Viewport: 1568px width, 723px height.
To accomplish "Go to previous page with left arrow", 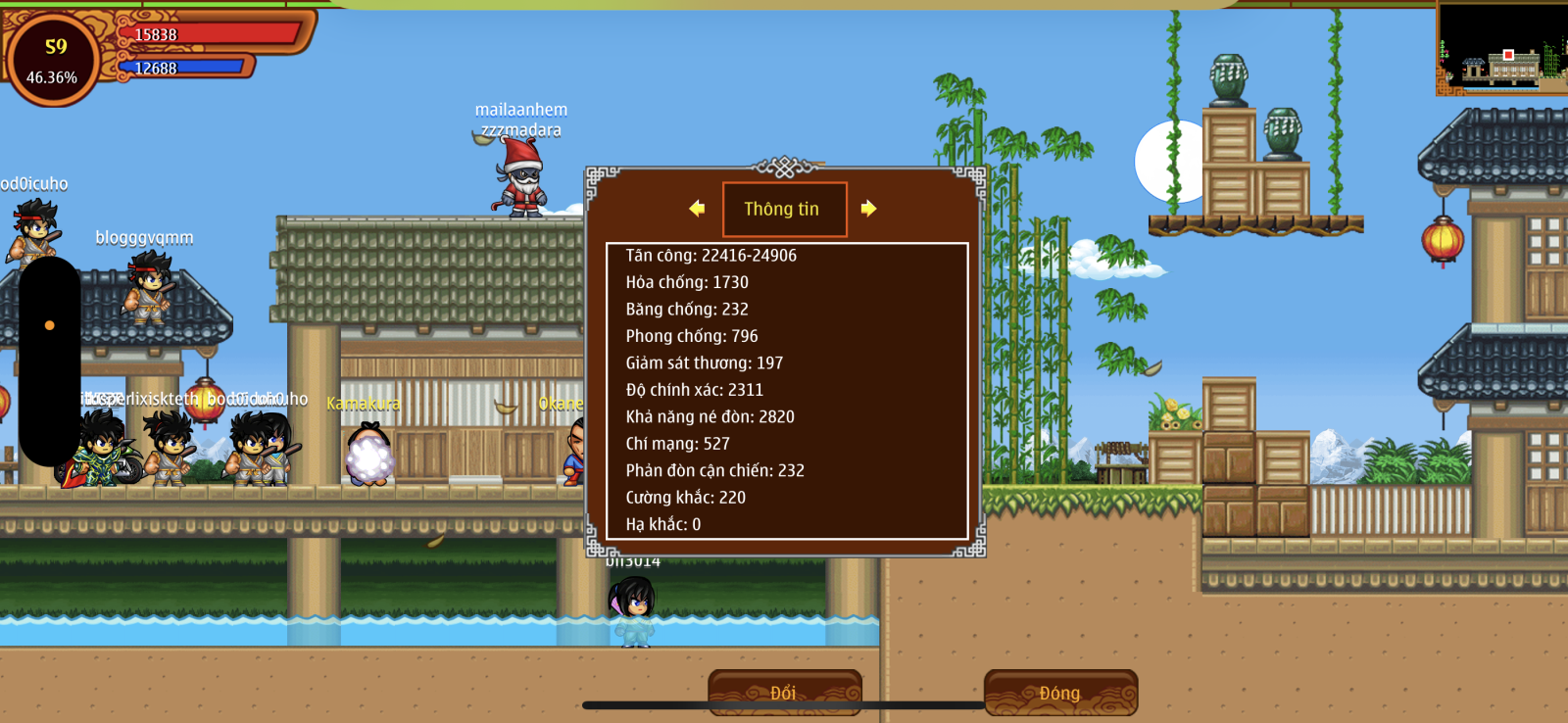I will pyautogui.click(x=697, y=209).
